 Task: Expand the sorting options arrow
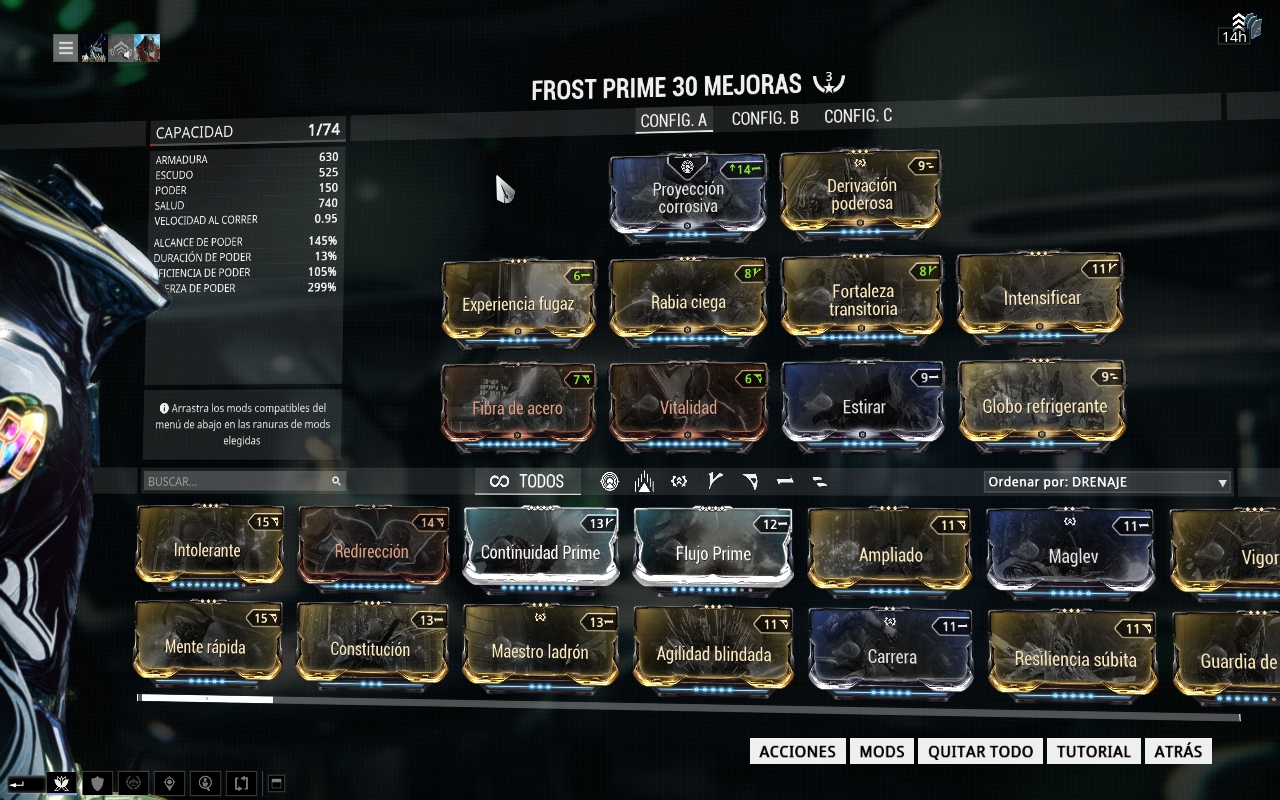1222,481
